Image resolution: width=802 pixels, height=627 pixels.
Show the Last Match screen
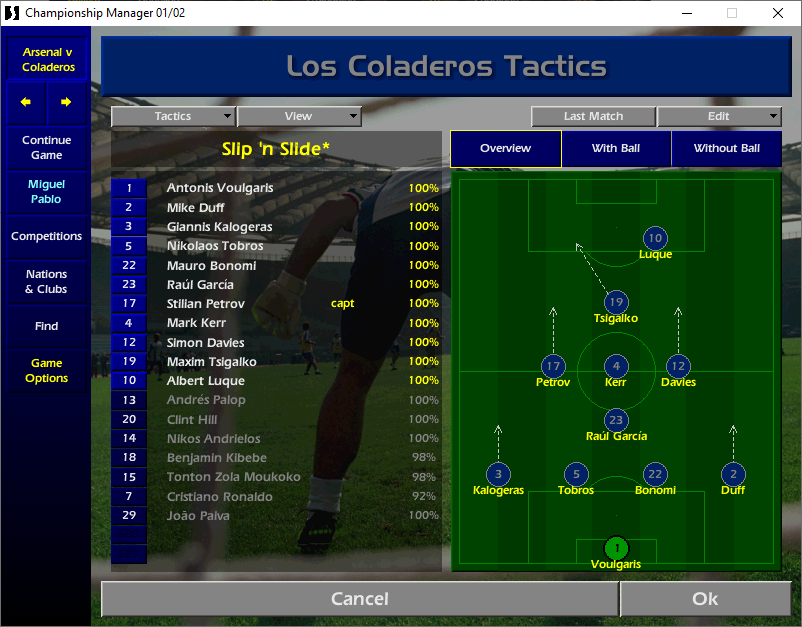point(593,116)
